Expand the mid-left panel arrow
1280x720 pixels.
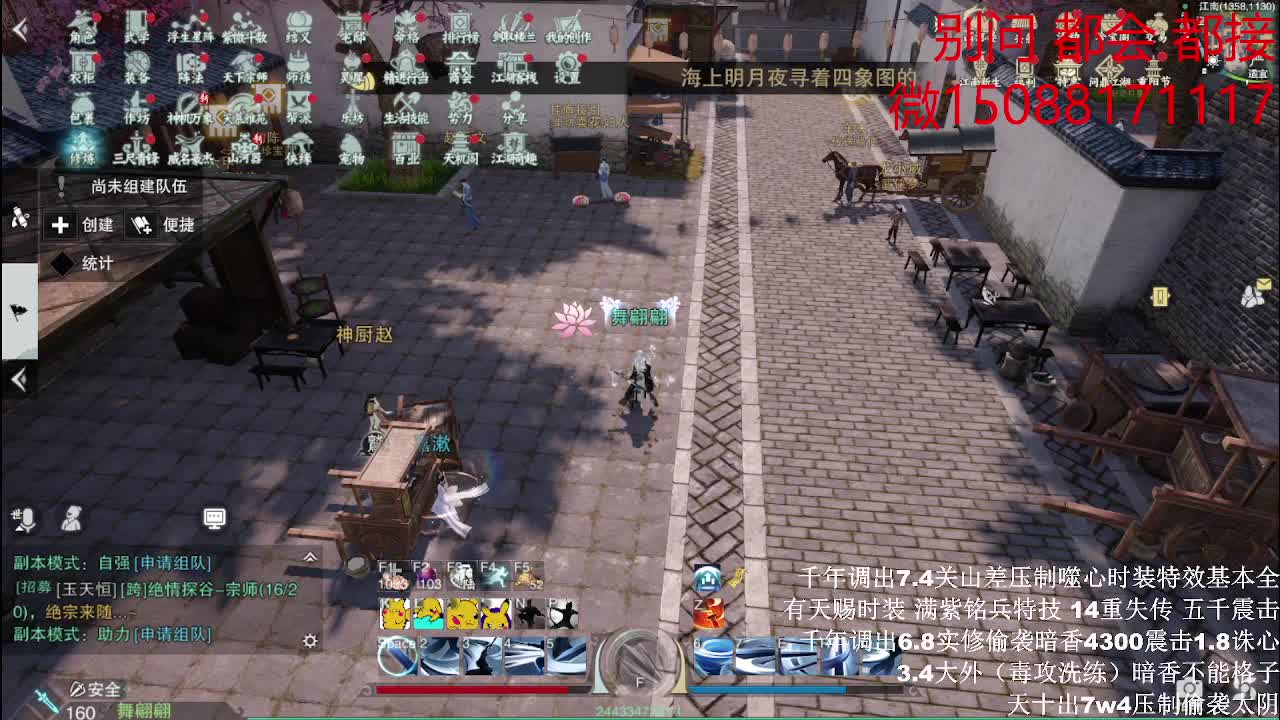18,380
